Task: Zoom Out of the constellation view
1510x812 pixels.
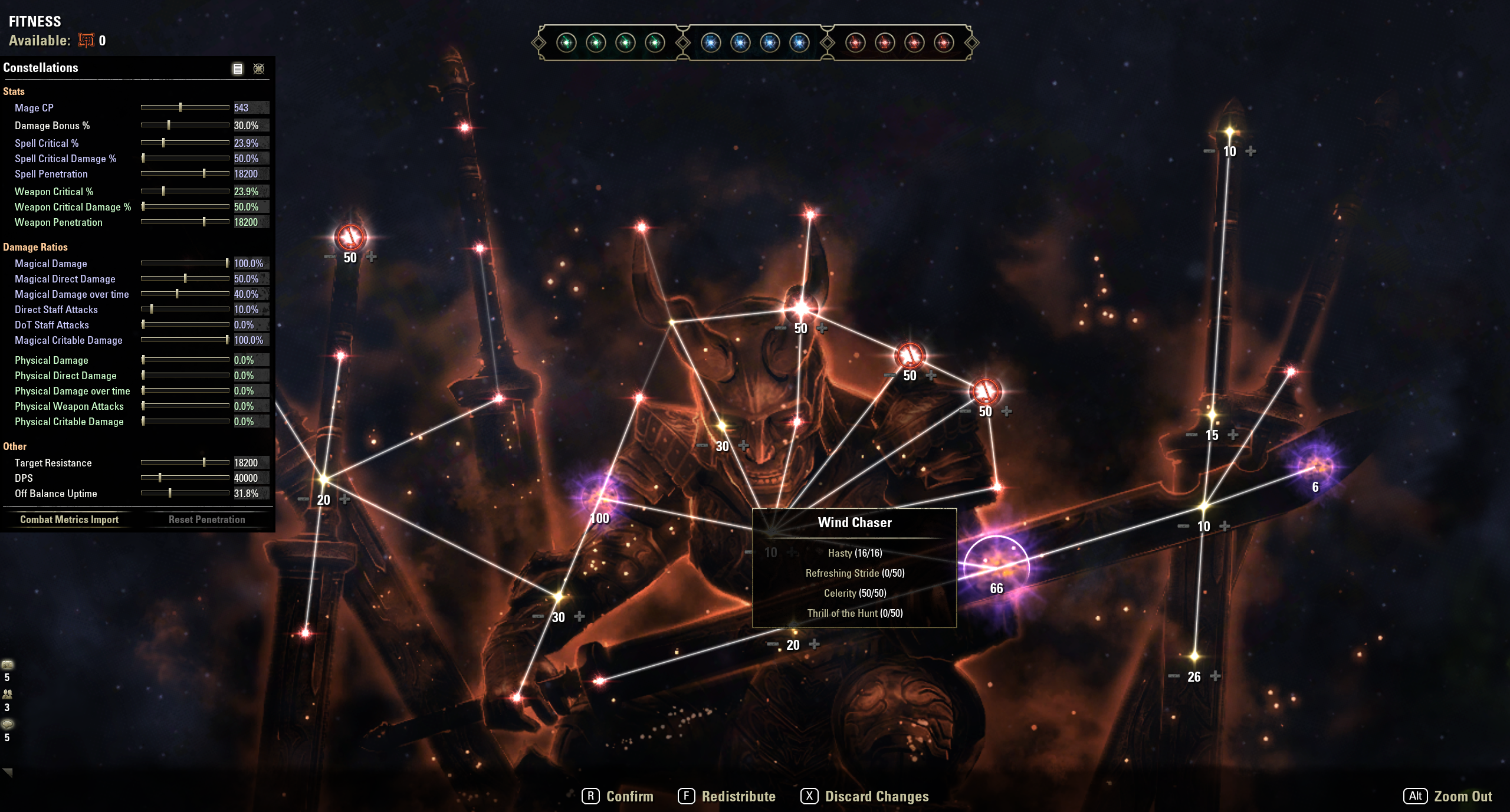Action: coord(1449,796)
